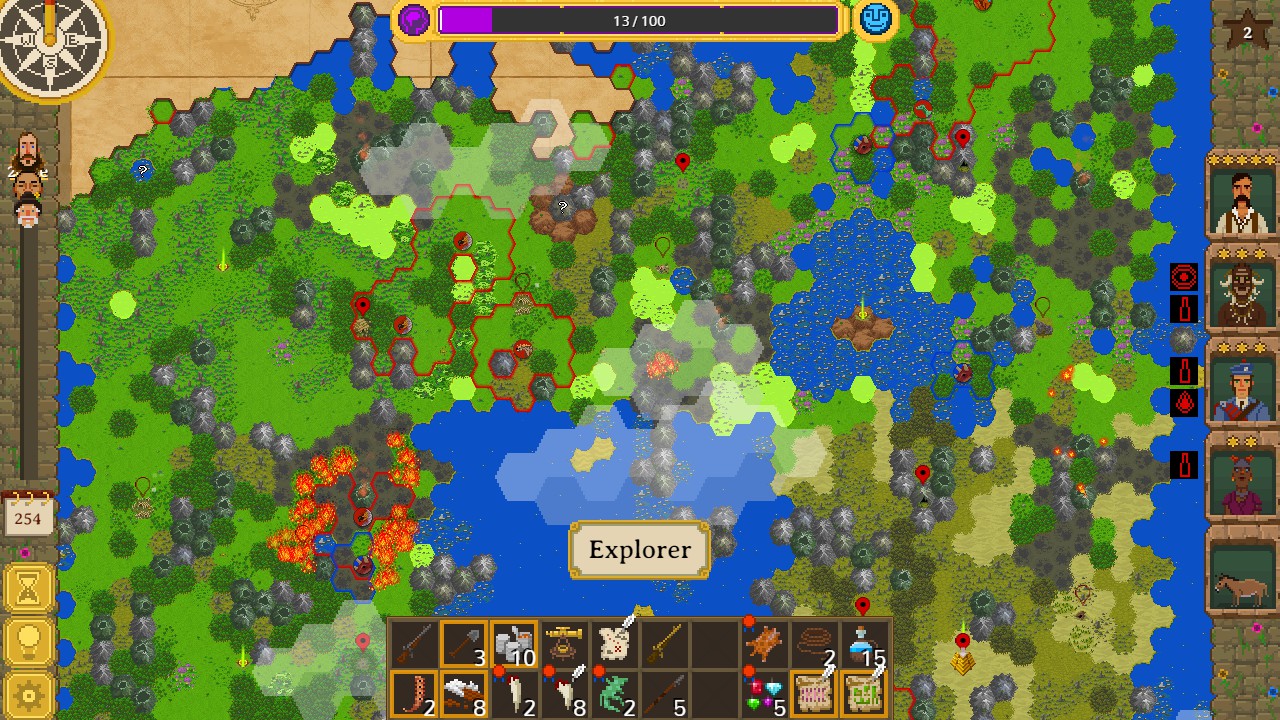1280x720 pixels.
Task: Choose the treasure map with red X
Action: click(614, 644)
